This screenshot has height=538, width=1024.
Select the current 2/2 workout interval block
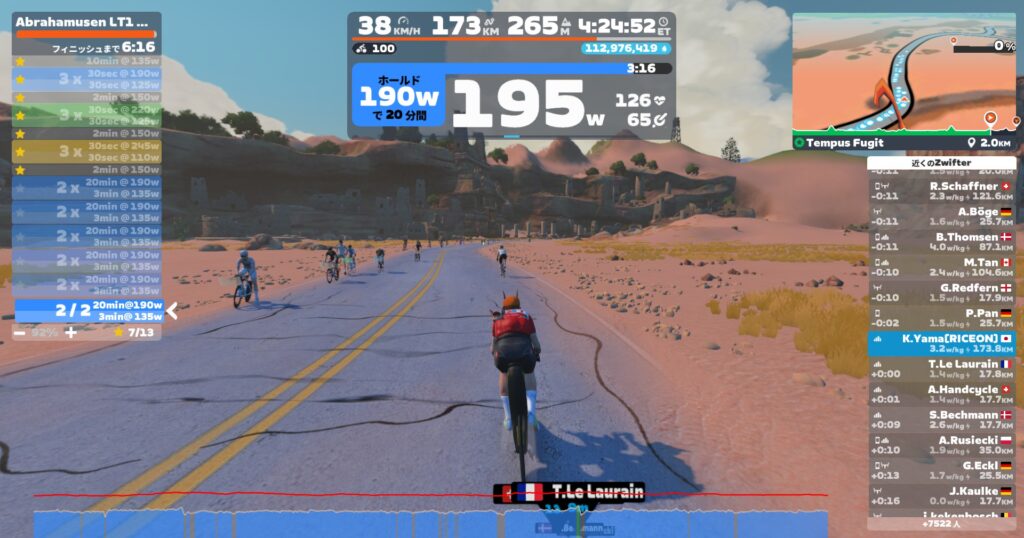point(88,310)
